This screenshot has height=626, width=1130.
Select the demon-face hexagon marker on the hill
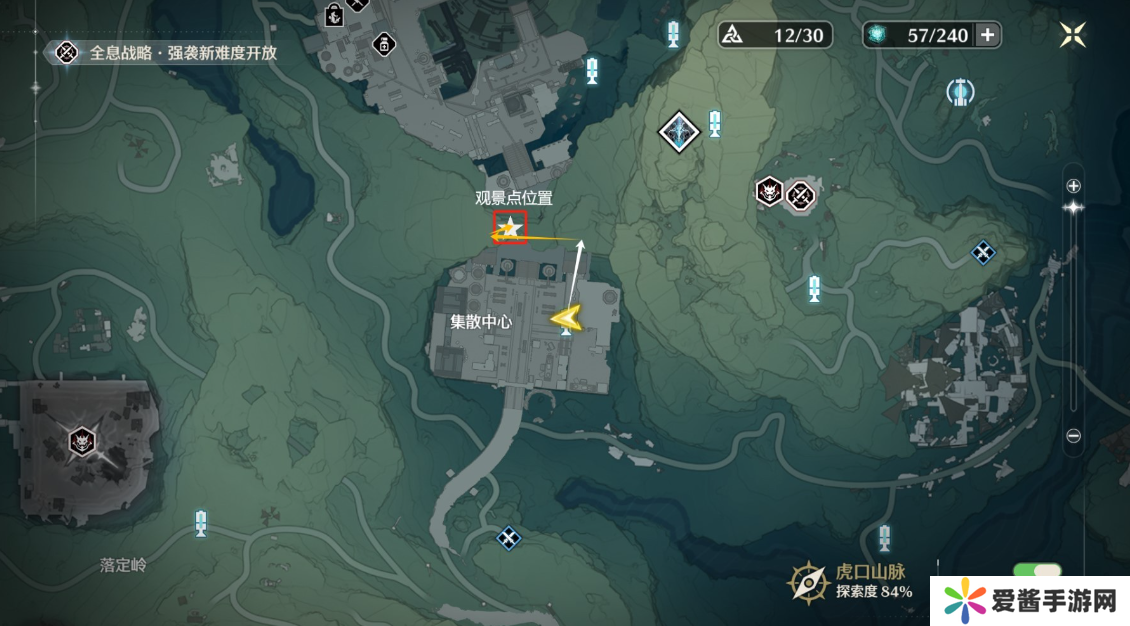point(769,190)
